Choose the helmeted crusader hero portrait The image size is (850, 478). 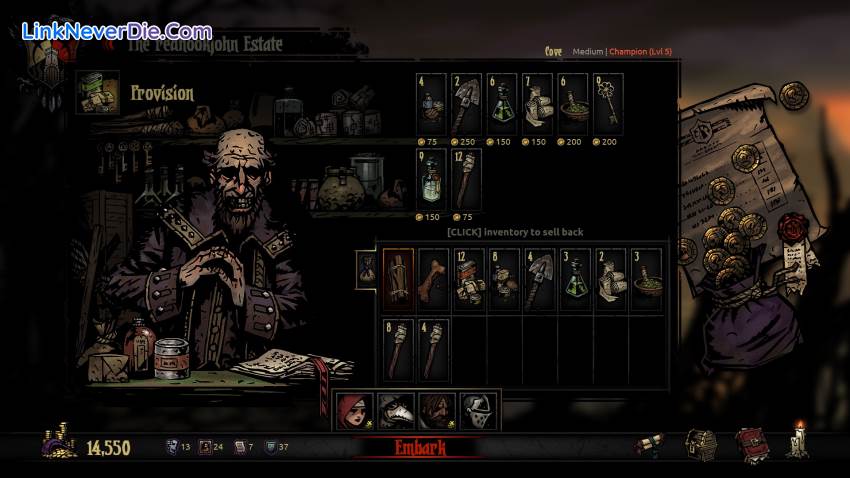click(x=472, y=410)
